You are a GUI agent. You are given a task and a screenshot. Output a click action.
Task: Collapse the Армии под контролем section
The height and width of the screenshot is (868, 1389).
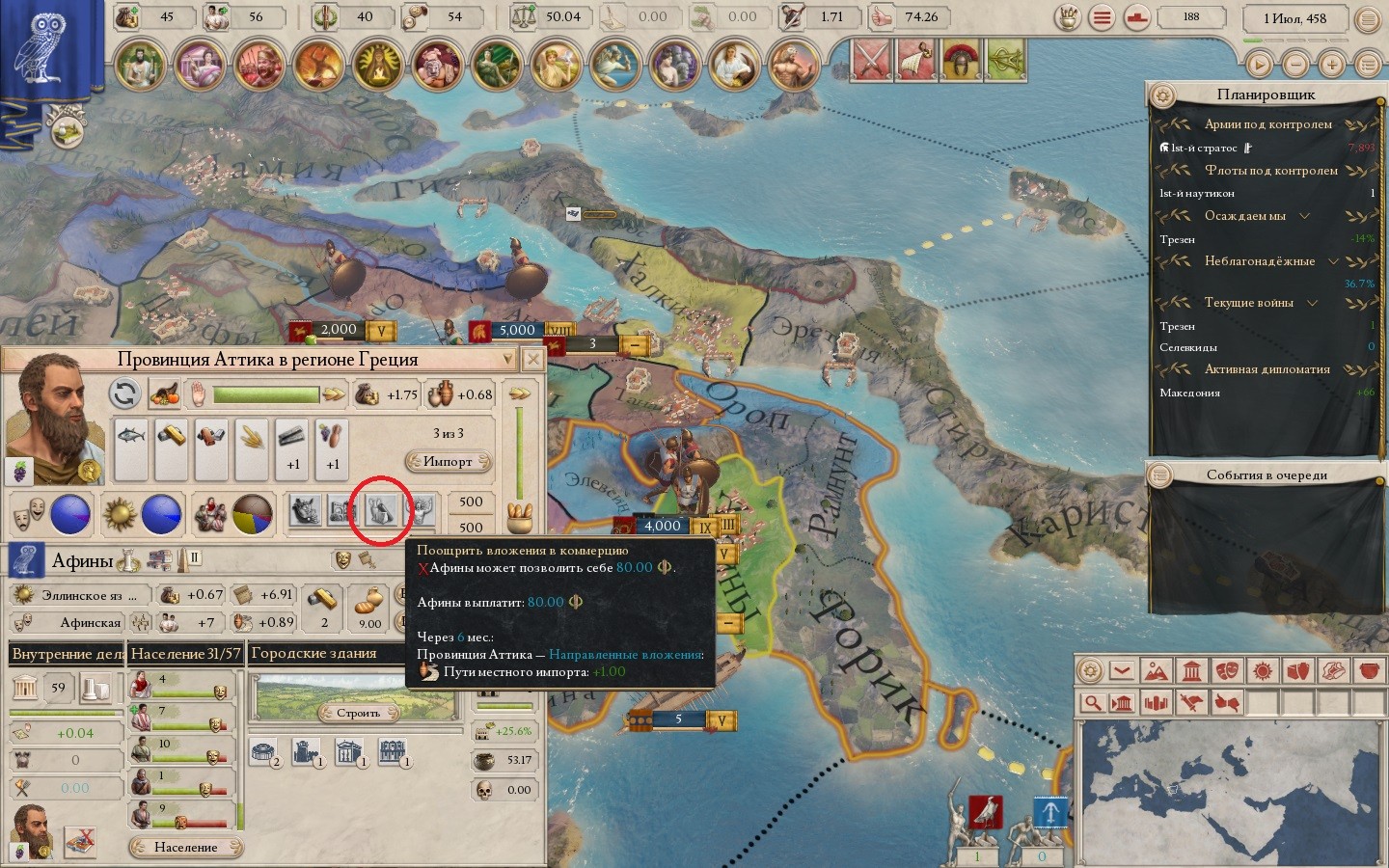pos(1267,124)
